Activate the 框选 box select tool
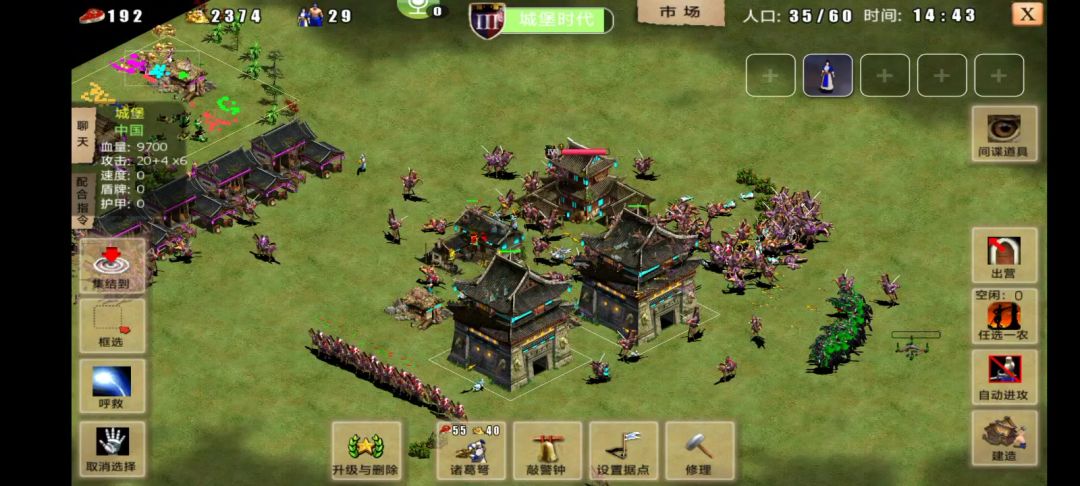 tap(112, 325)
